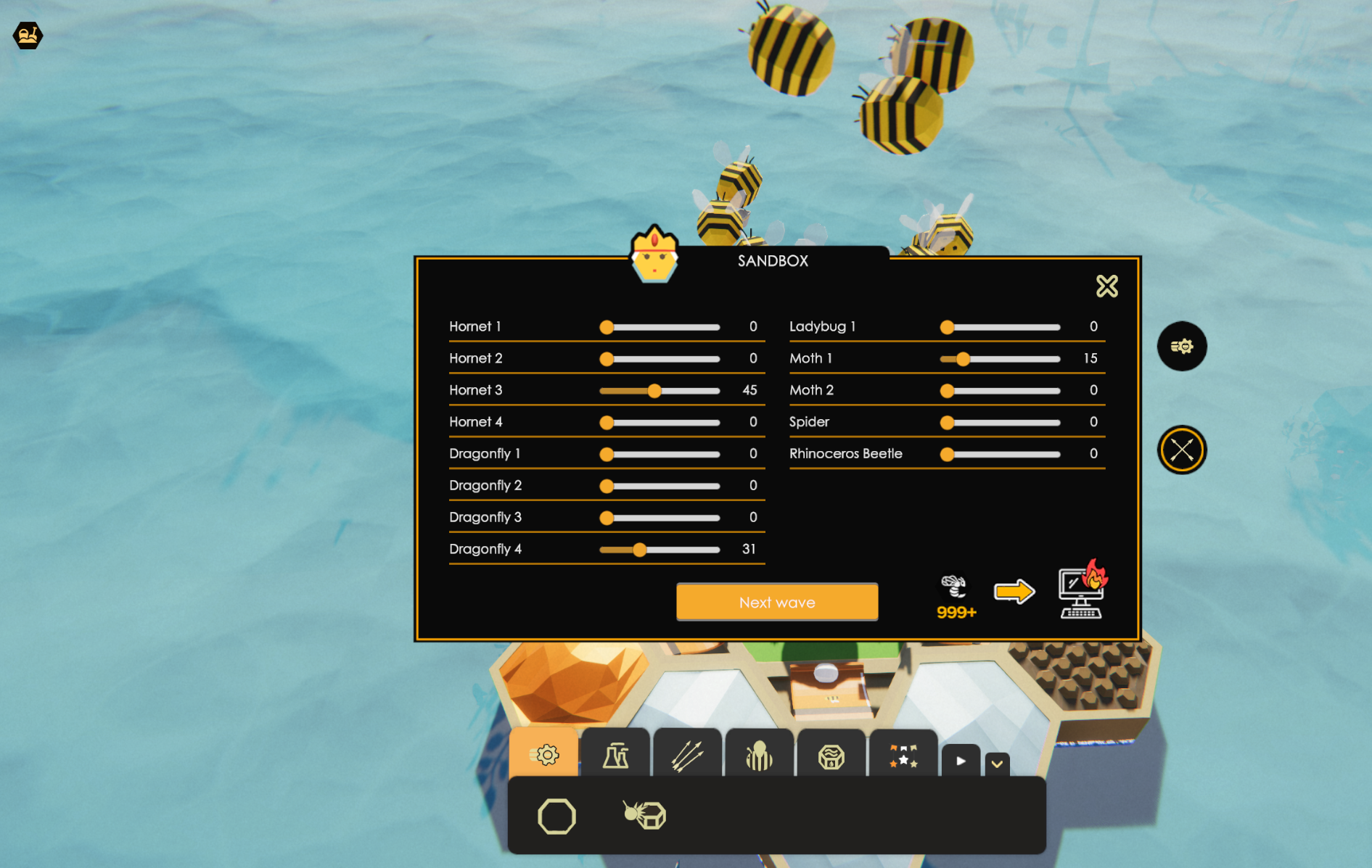
Task: Close the Sandbox panel with the X
Action: coord(1107,286)
